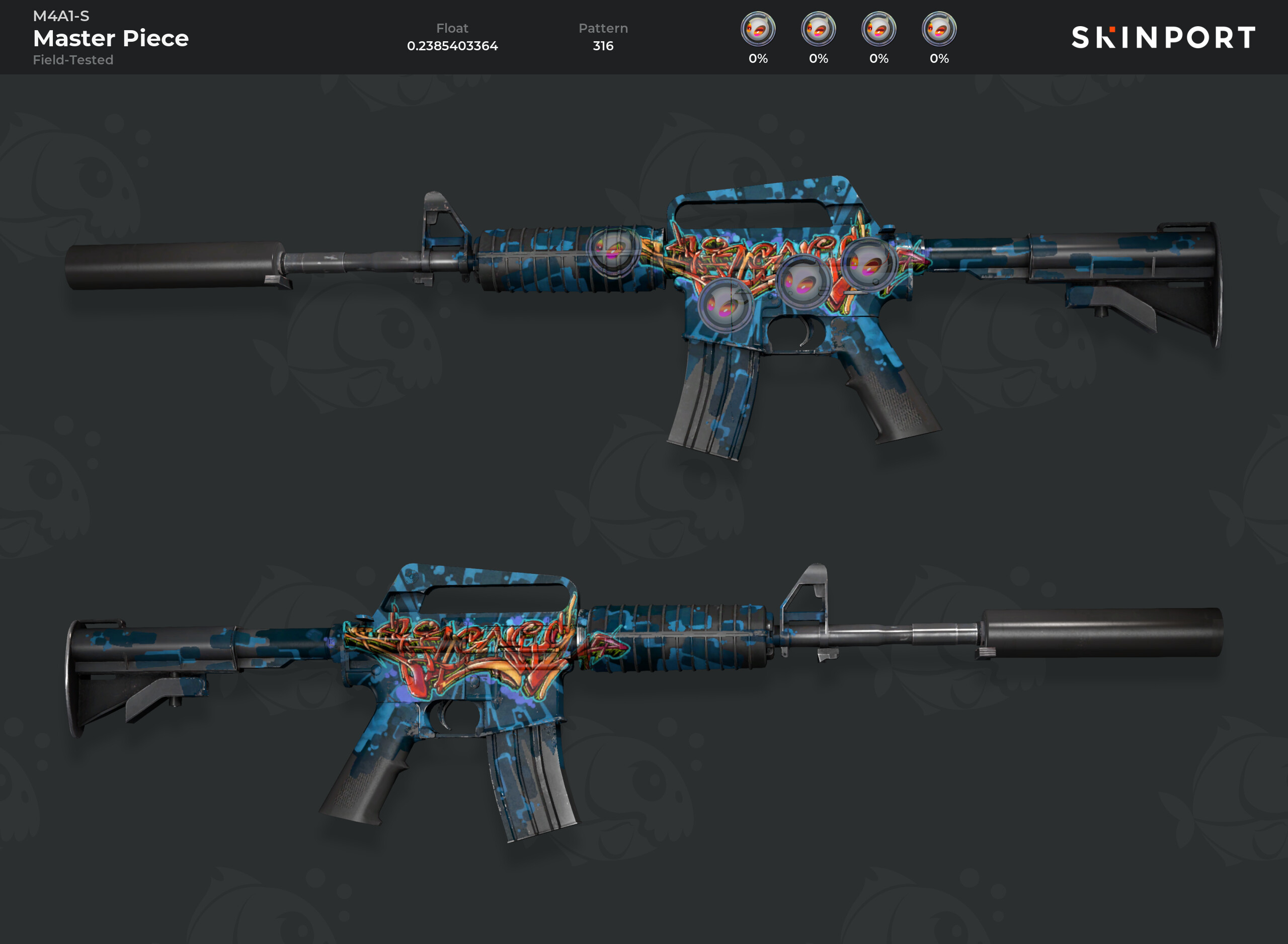Image resolution: width=1288 pixels, height=944 pixels.
Task: Click the float number 0.2385403364
Action: (x=452, y=46)
